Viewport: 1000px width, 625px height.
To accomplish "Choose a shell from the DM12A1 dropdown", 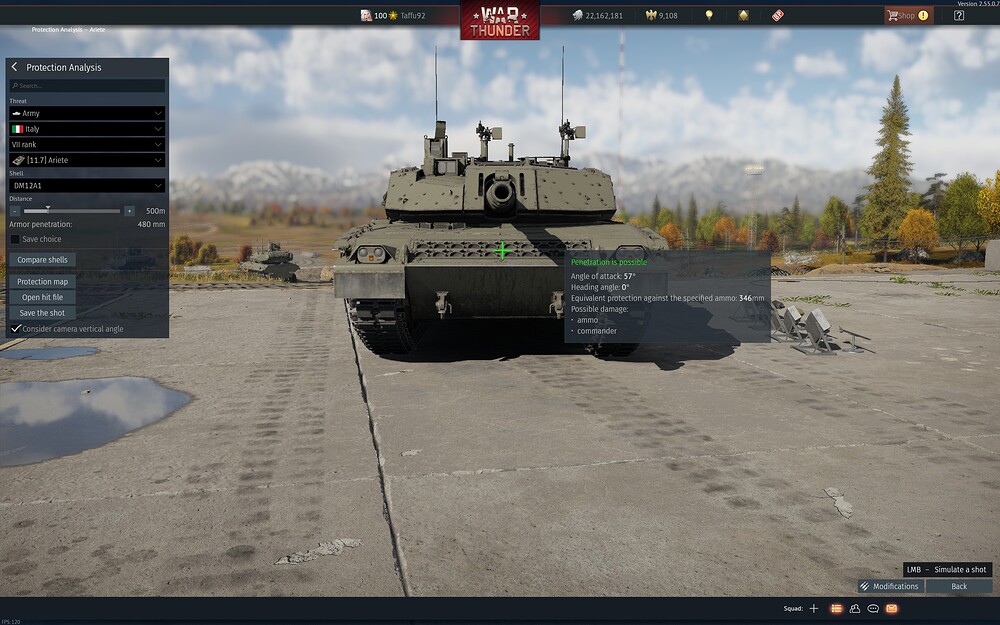I will tap(87, 185).
